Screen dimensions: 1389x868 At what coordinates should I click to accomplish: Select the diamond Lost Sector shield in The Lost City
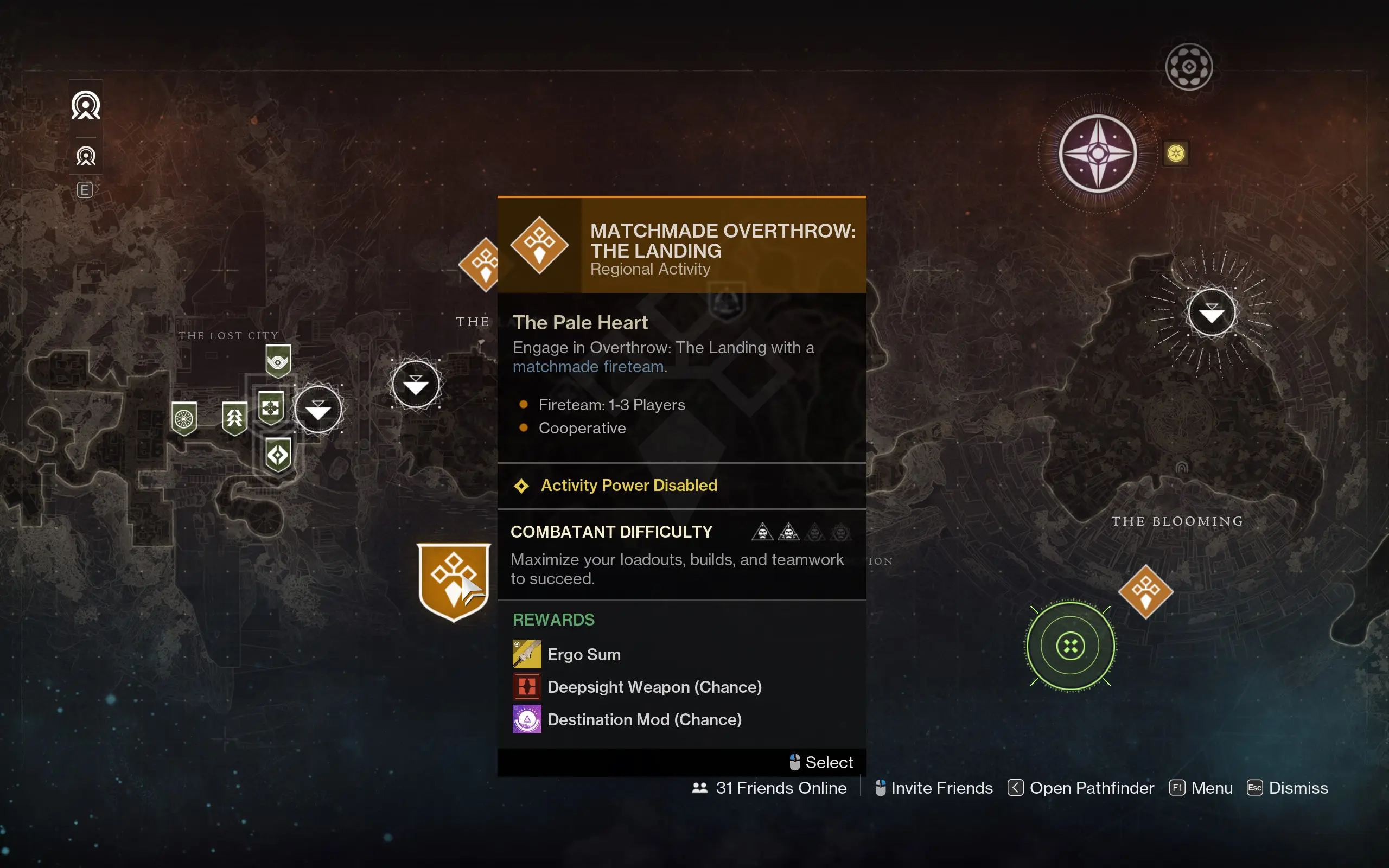click(278, 454)
